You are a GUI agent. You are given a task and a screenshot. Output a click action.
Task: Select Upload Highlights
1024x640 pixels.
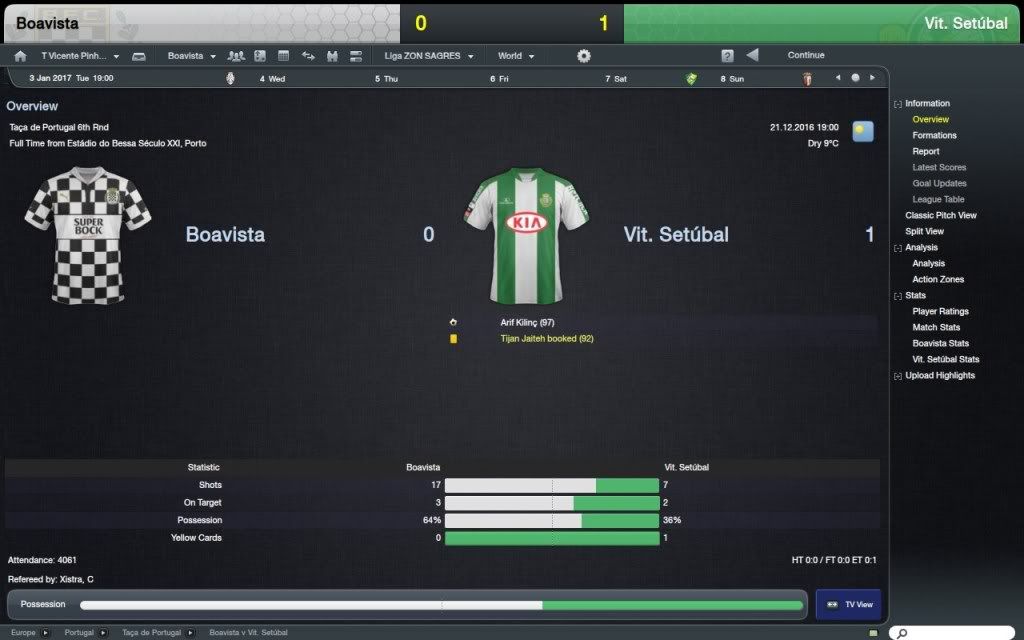939,376
